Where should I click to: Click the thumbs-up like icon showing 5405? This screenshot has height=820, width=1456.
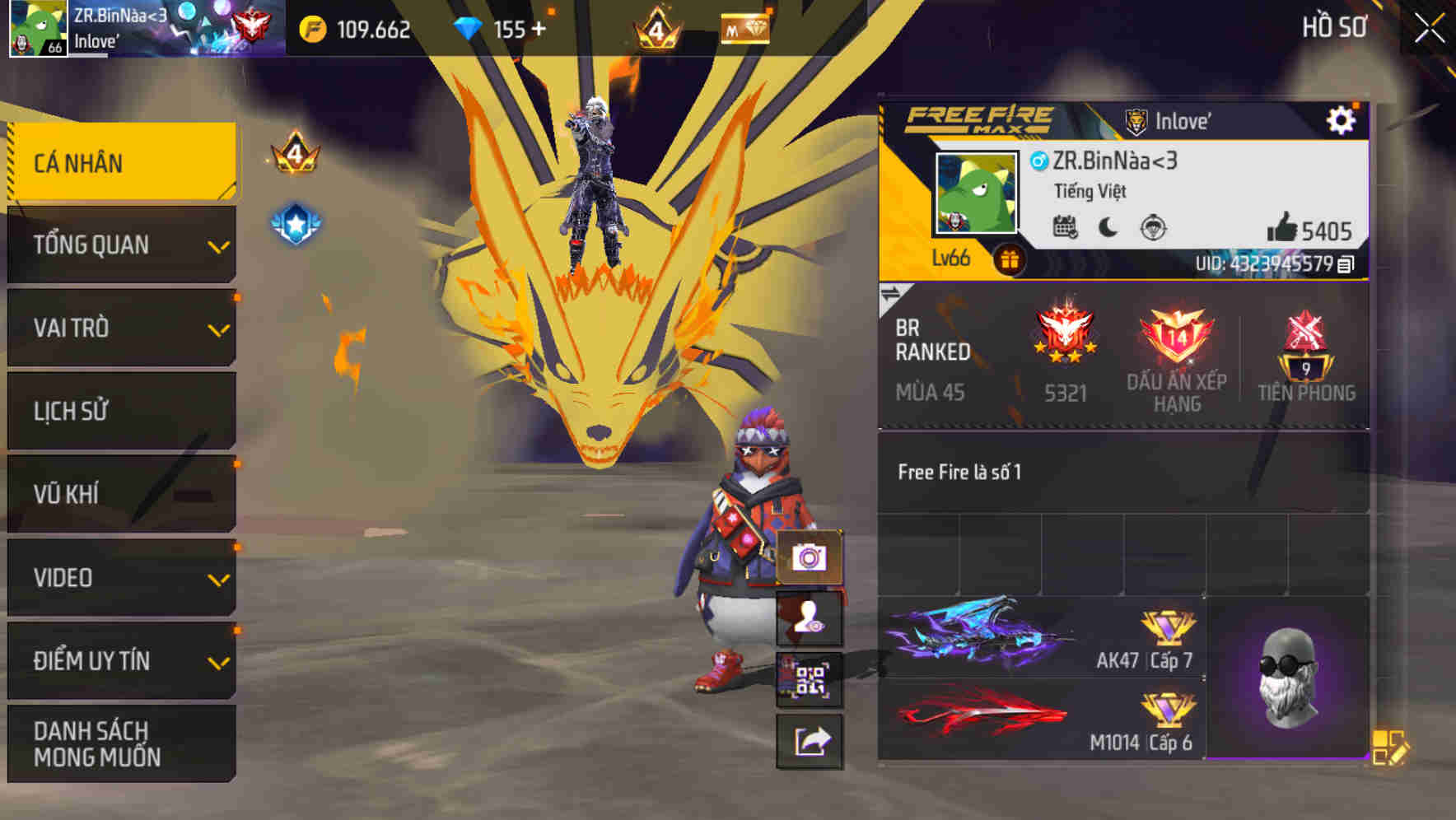(1286, 231)
